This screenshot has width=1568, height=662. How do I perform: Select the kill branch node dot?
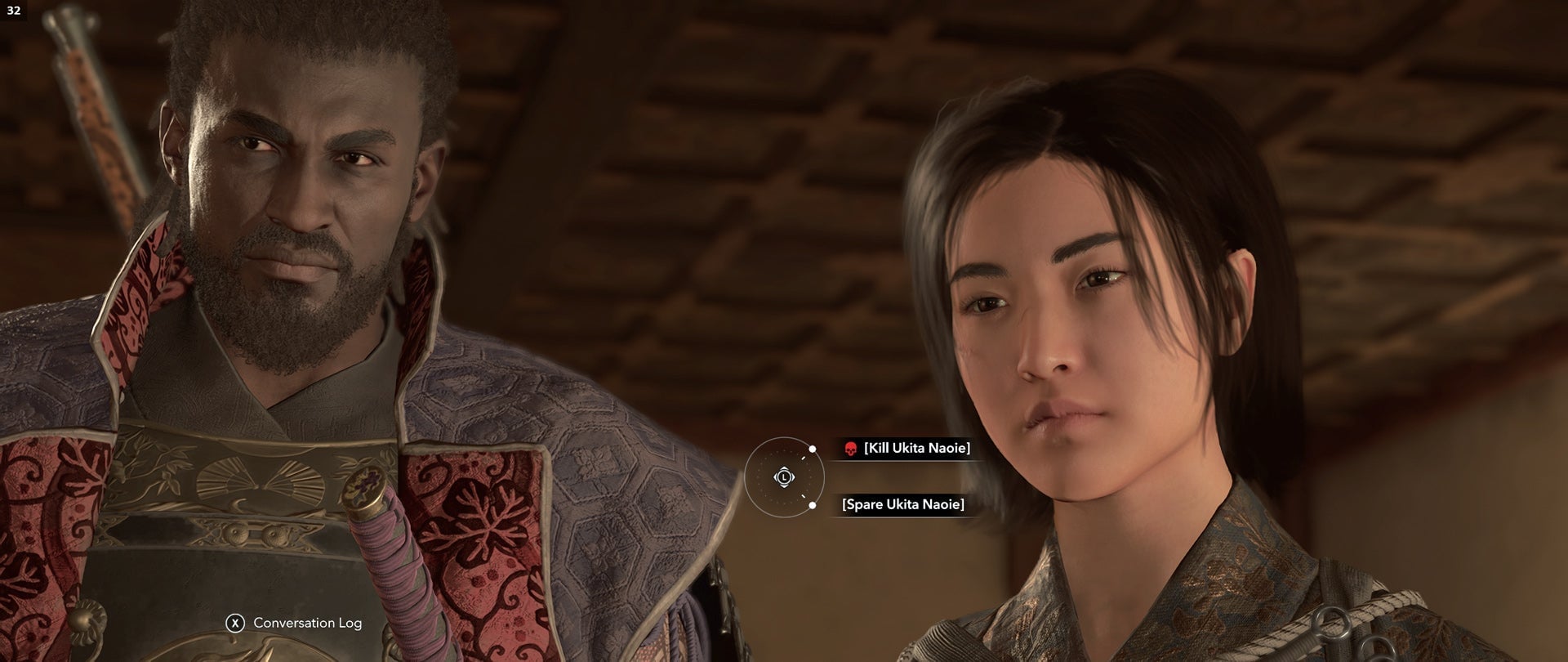click(813, 448)
